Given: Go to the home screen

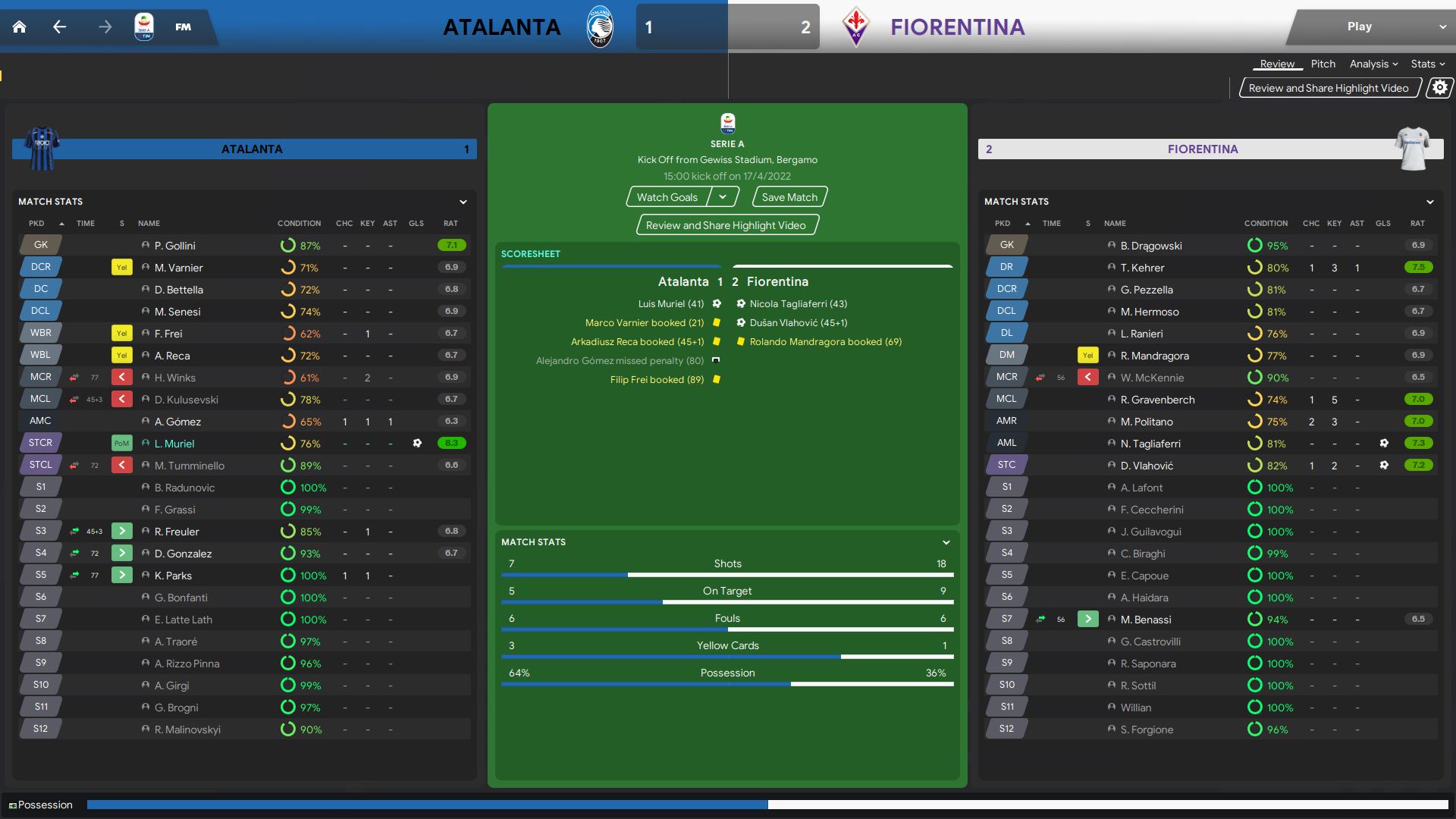Looking at the screenshot, I should [20, 27].
